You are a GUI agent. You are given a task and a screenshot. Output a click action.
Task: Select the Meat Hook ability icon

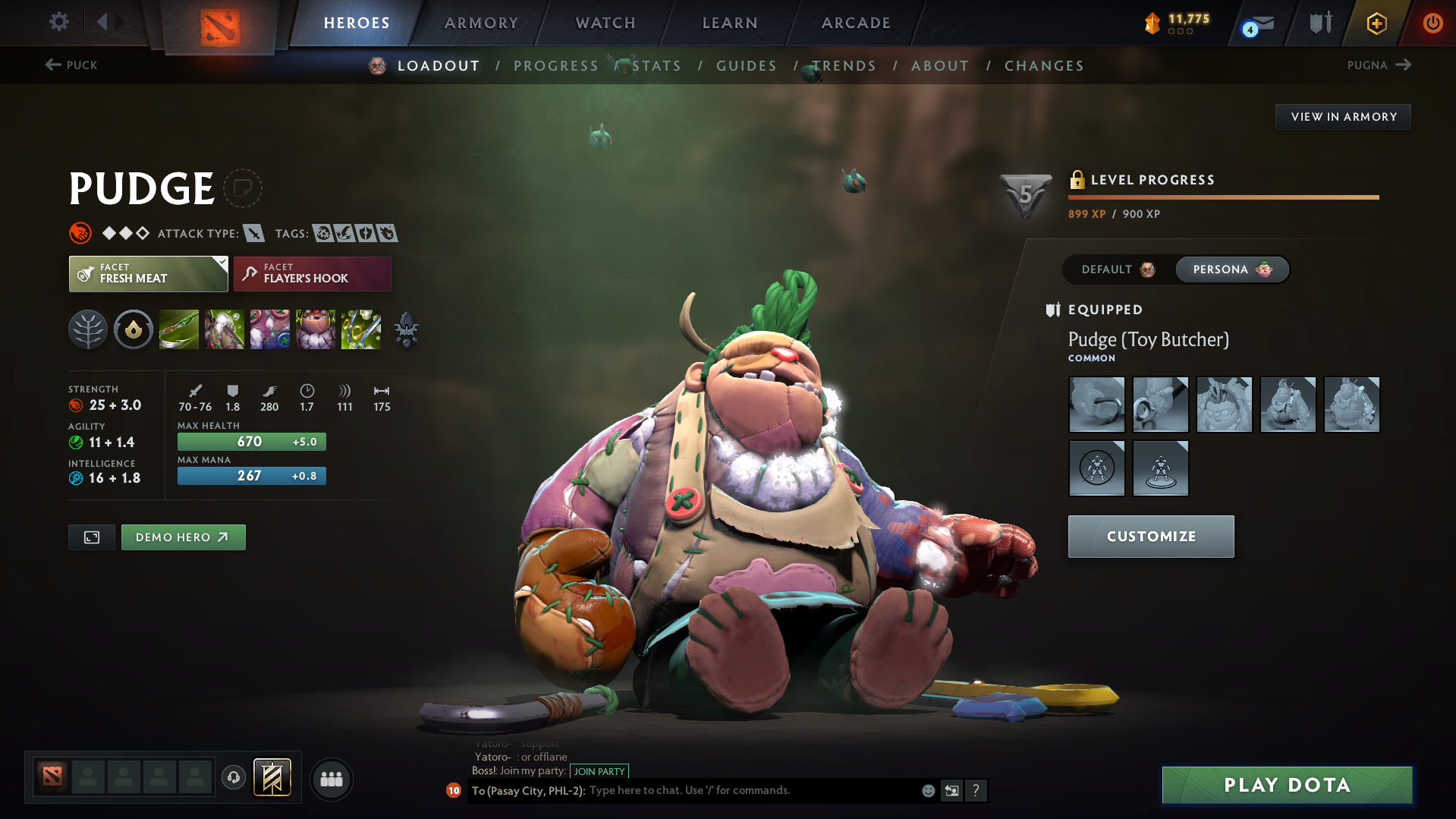click(178, 329)
